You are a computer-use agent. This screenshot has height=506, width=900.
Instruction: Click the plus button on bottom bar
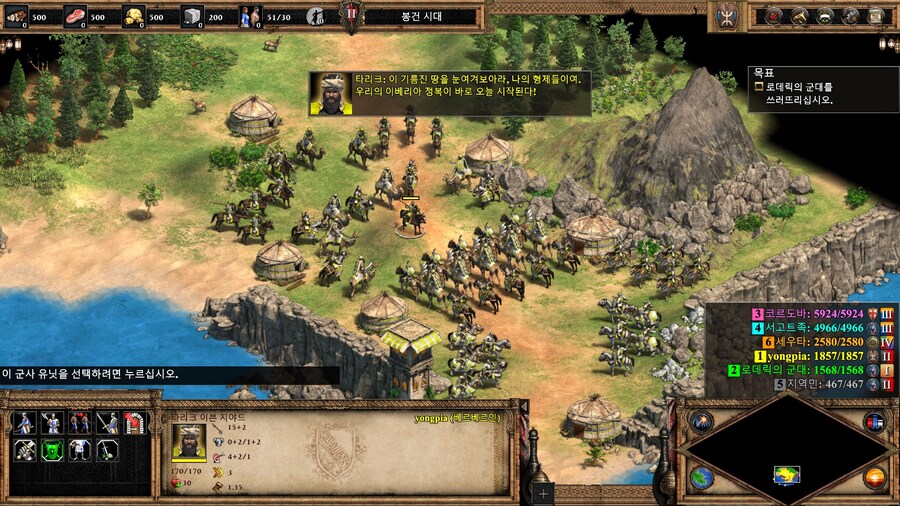click(x=543, y=493)
